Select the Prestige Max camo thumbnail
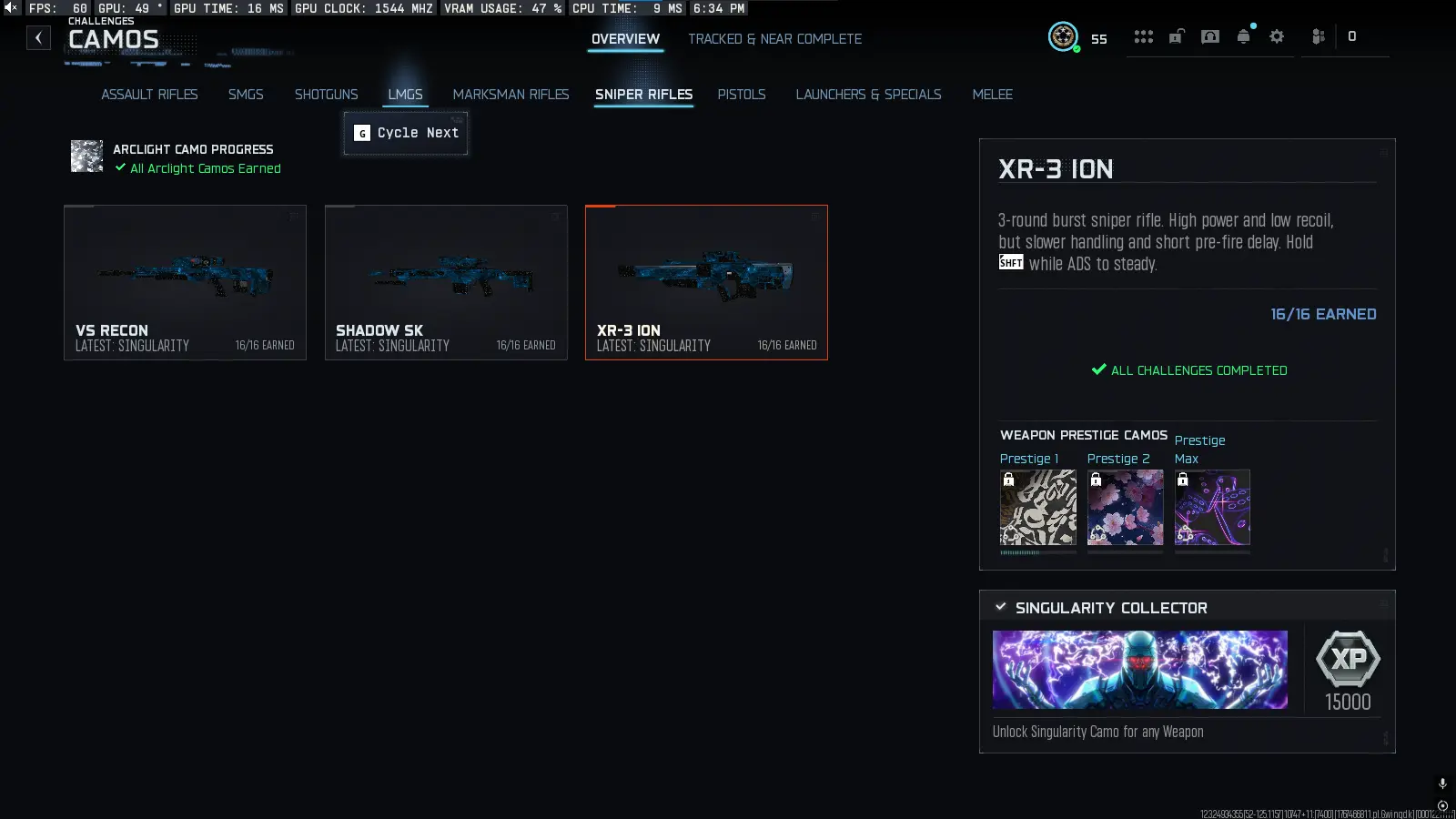The width and height of the screenshot is (1456, 819). coord(1212,507)
